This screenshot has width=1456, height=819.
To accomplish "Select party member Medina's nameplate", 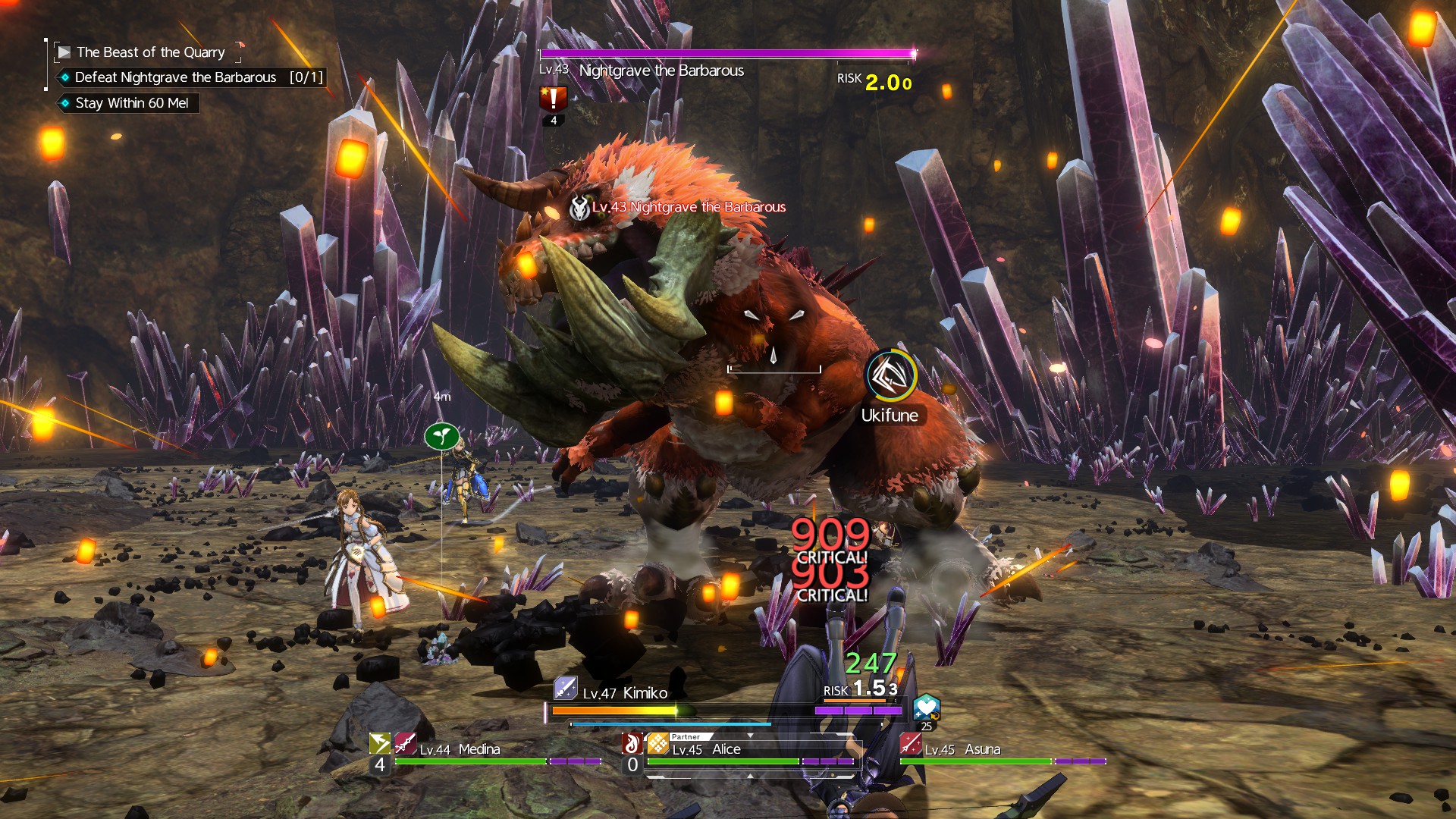I will [x=460, y=749].
